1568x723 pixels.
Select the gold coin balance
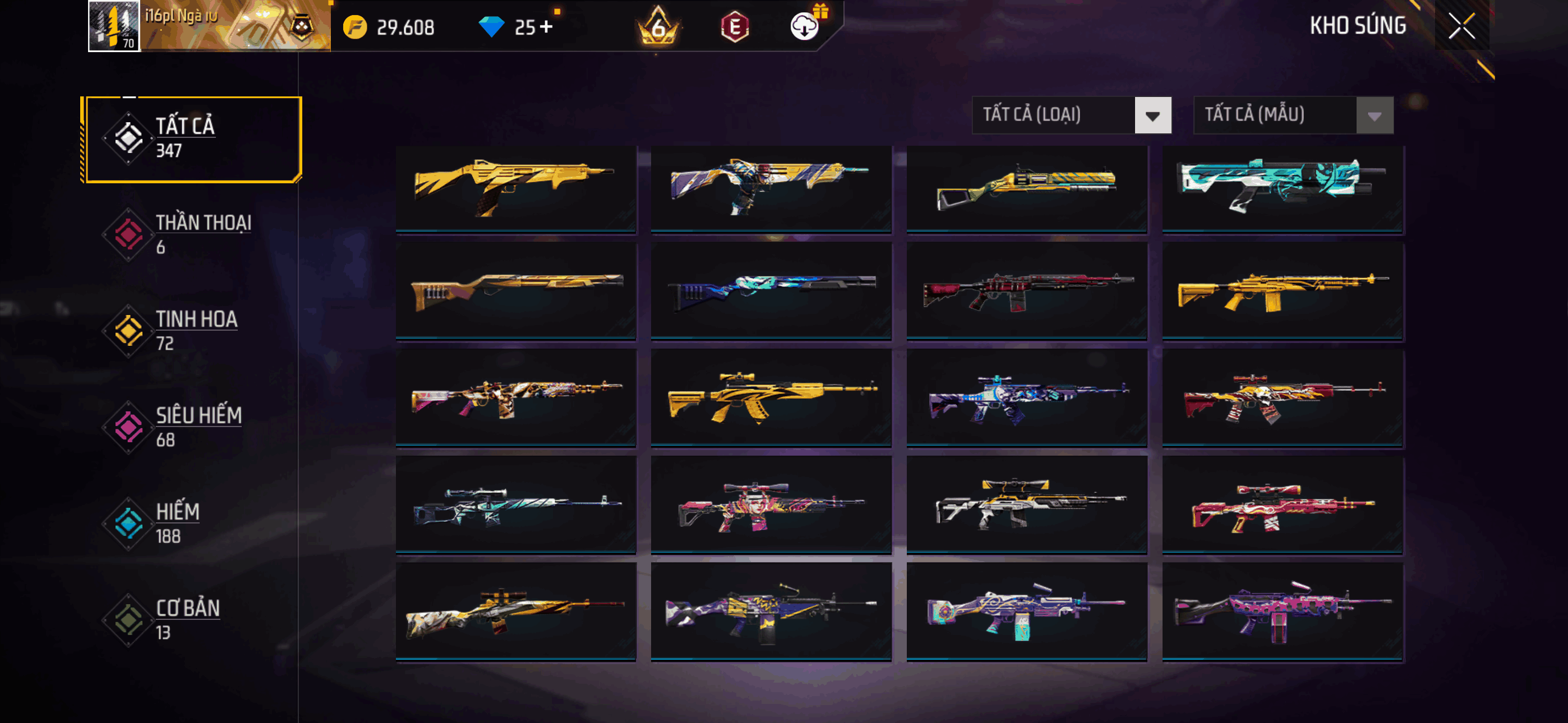(x=390, y=27)
